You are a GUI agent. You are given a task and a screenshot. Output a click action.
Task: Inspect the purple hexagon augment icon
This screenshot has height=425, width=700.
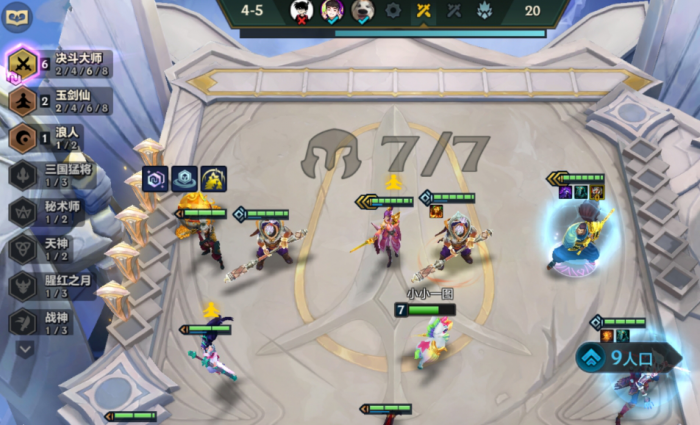pyautogui.click(x=154, y=178)
